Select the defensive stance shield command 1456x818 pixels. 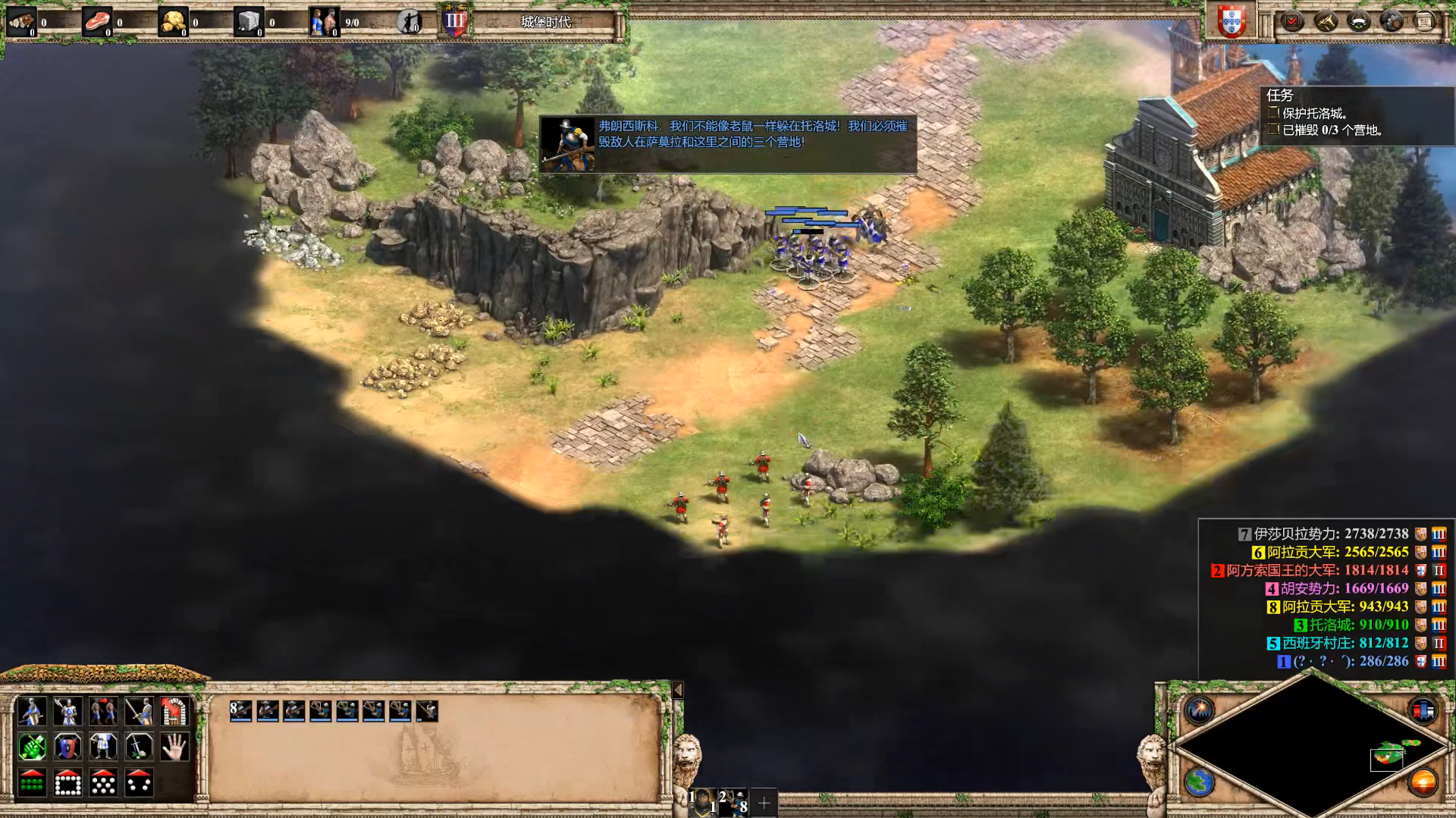pos(67,747)
